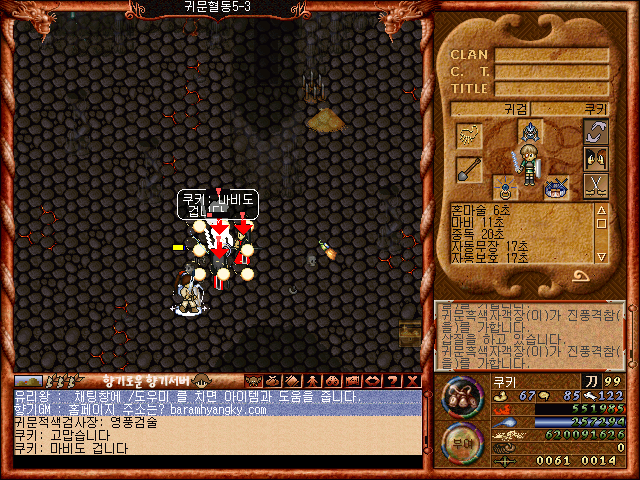Click the lips toolbar icon

[x=371, y=380]
